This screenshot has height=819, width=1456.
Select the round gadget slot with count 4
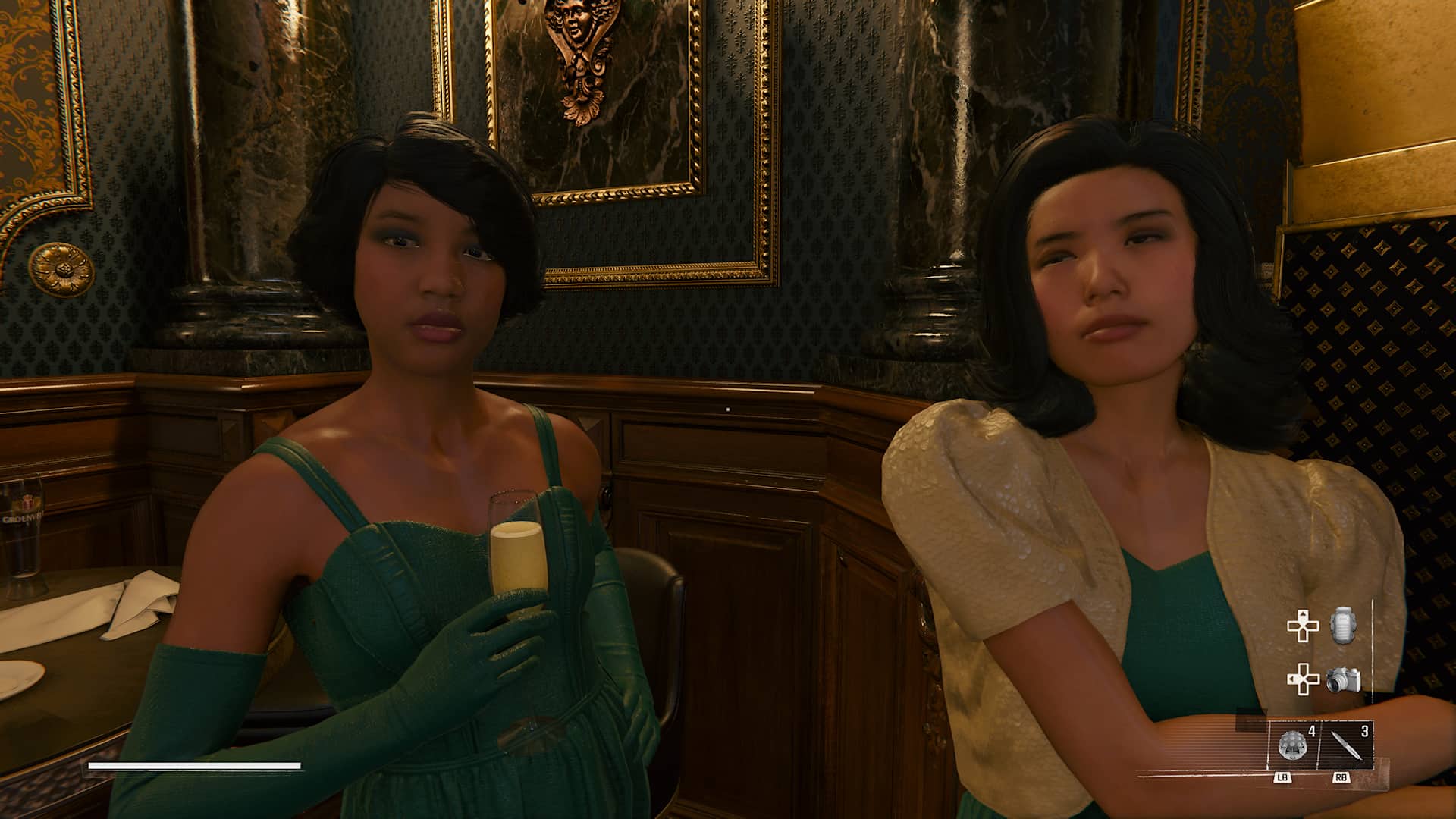click(x=1294, y=745)
